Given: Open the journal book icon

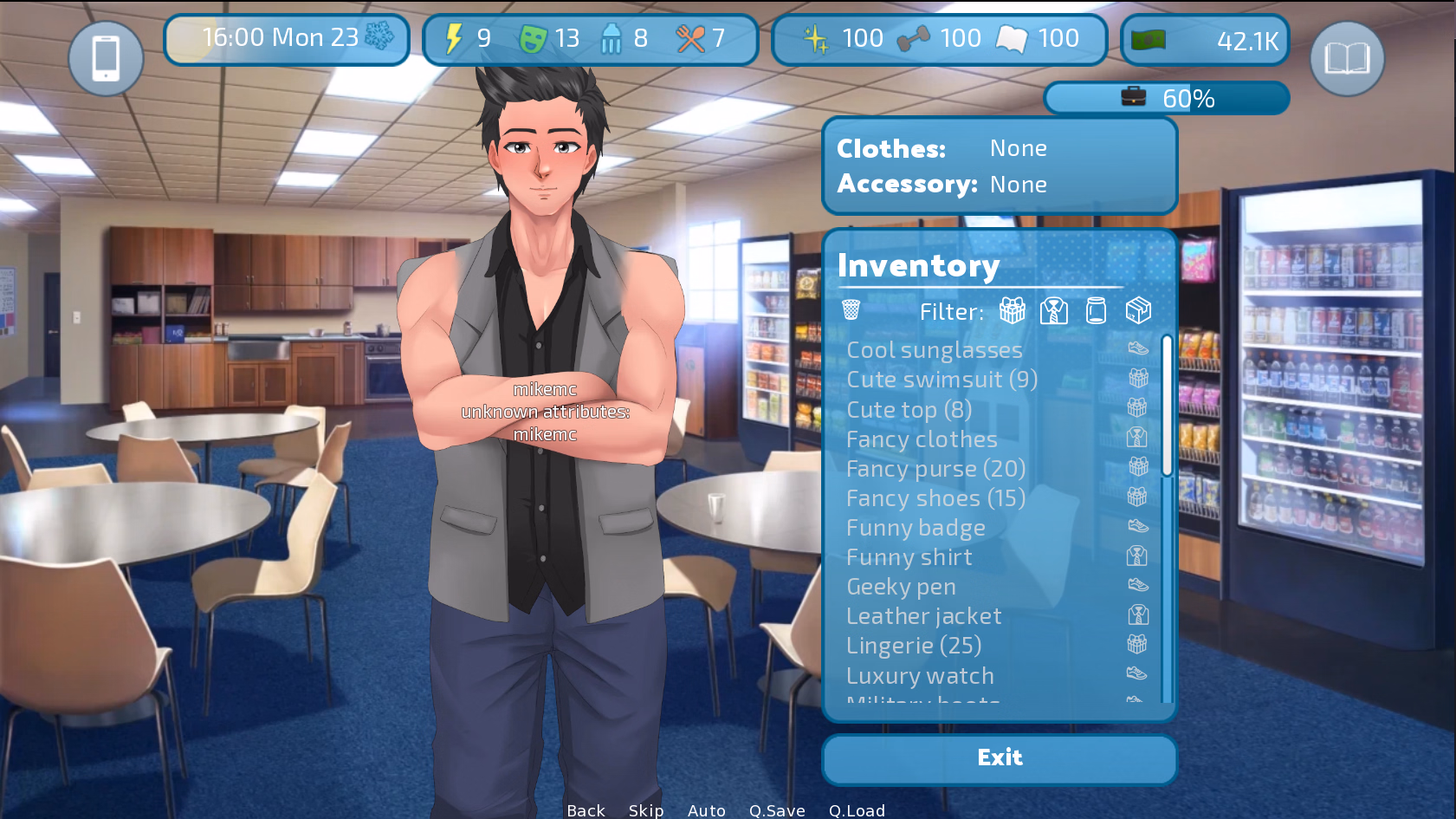Looking at the screenshot, I should (x=1347, y=58).
